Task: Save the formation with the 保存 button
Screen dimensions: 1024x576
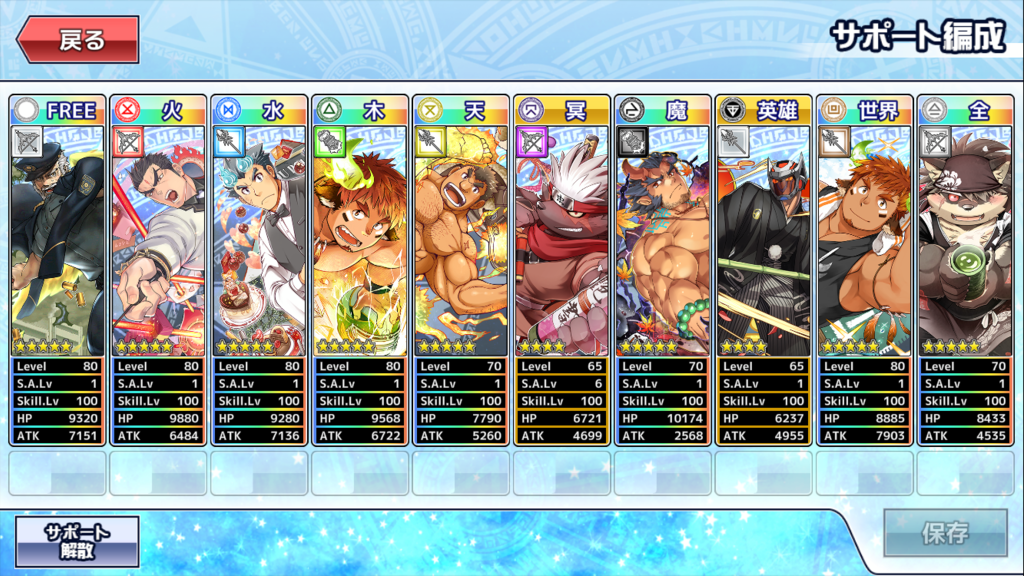Action: 944,532
